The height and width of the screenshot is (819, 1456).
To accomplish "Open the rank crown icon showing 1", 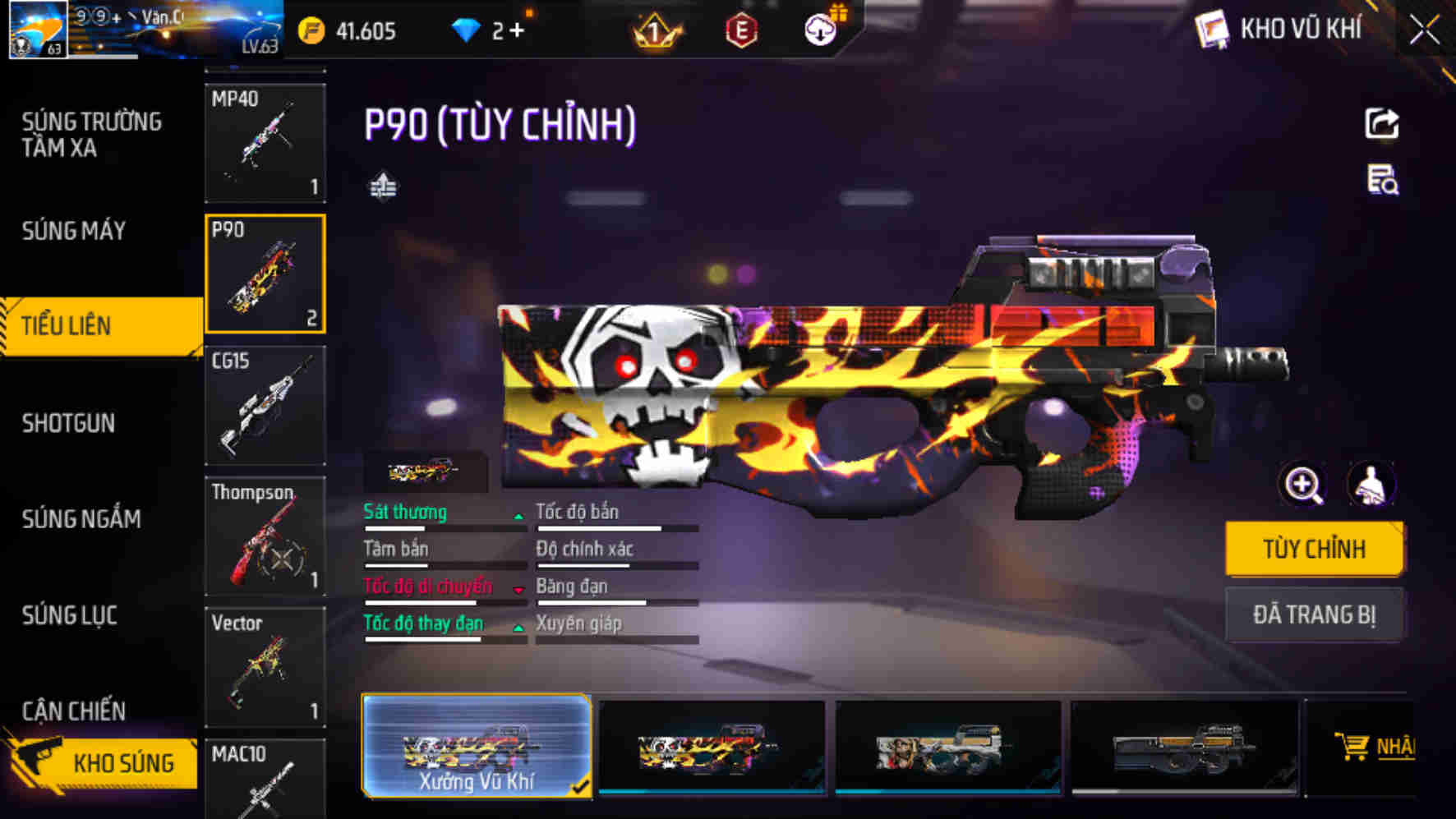I will (655, 31).
